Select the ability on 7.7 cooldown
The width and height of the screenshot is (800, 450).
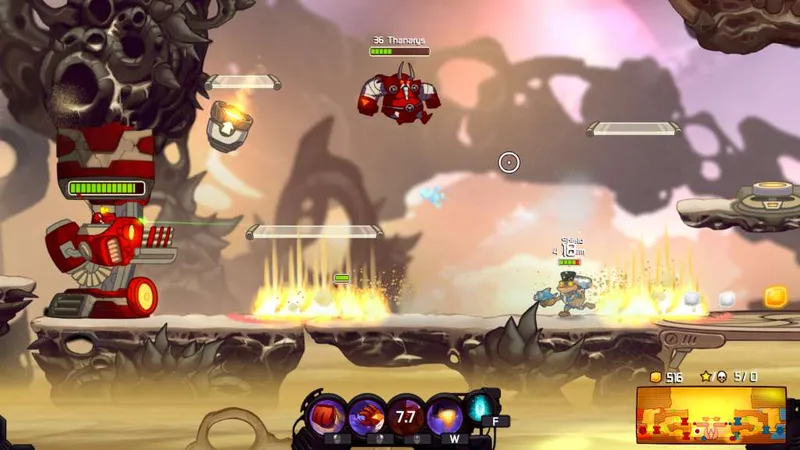(406, 415)
